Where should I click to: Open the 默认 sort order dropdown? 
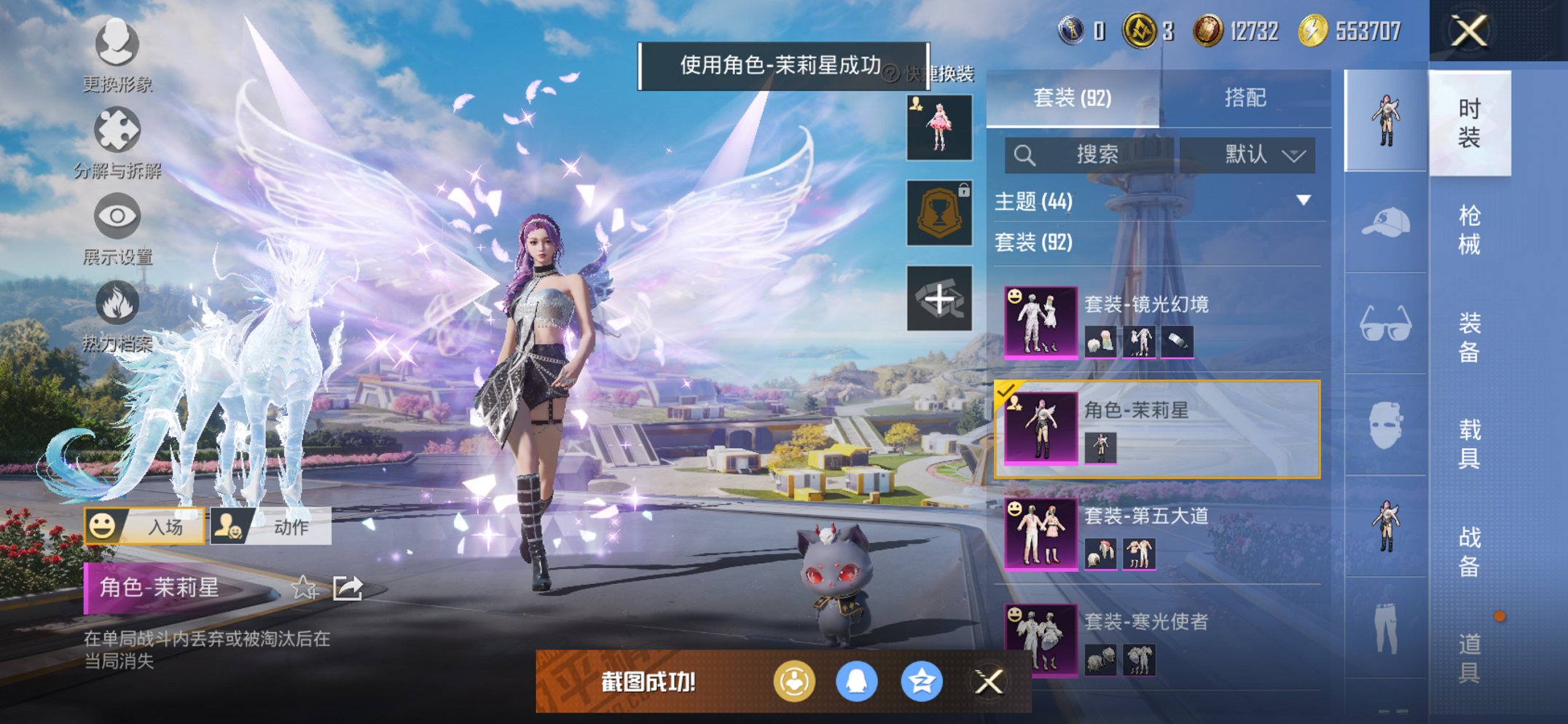pos(1248,155)
